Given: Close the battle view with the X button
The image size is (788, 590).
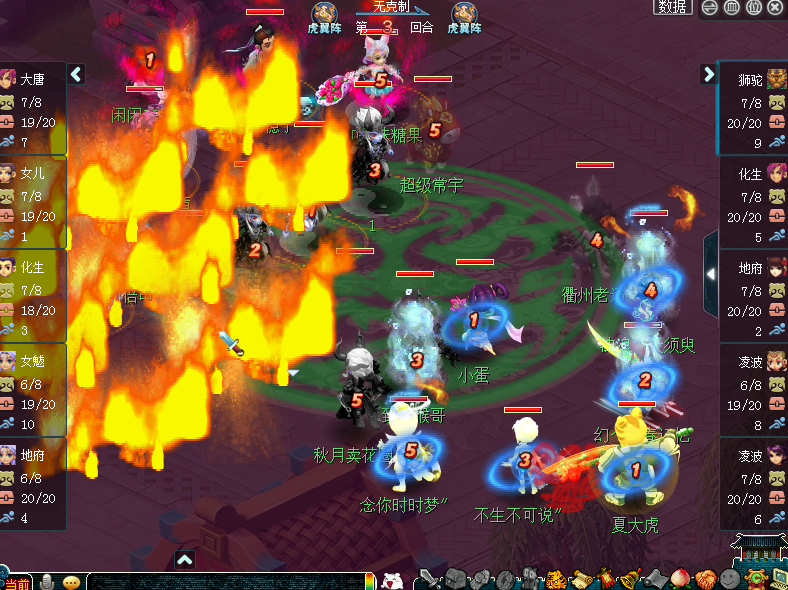Looking at the screenshot, I should tap(775, 7).
